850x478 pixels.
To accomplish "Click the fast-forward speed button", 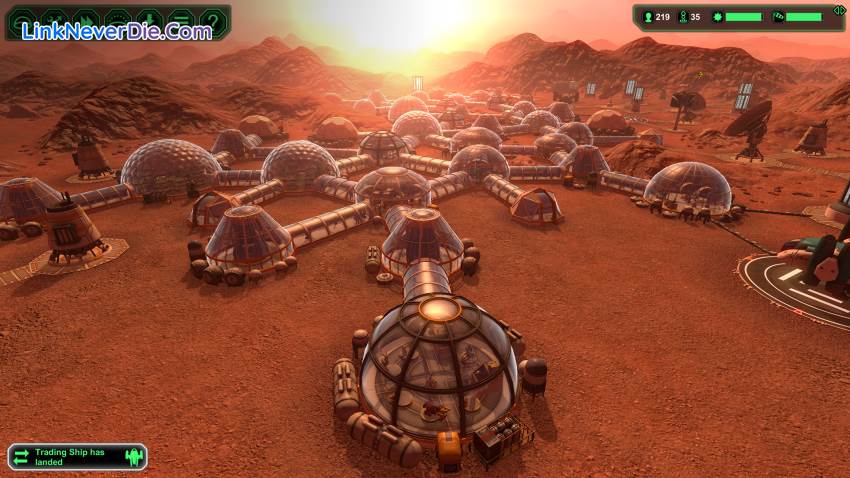I will pyautogui.click(x=87, y=20).
